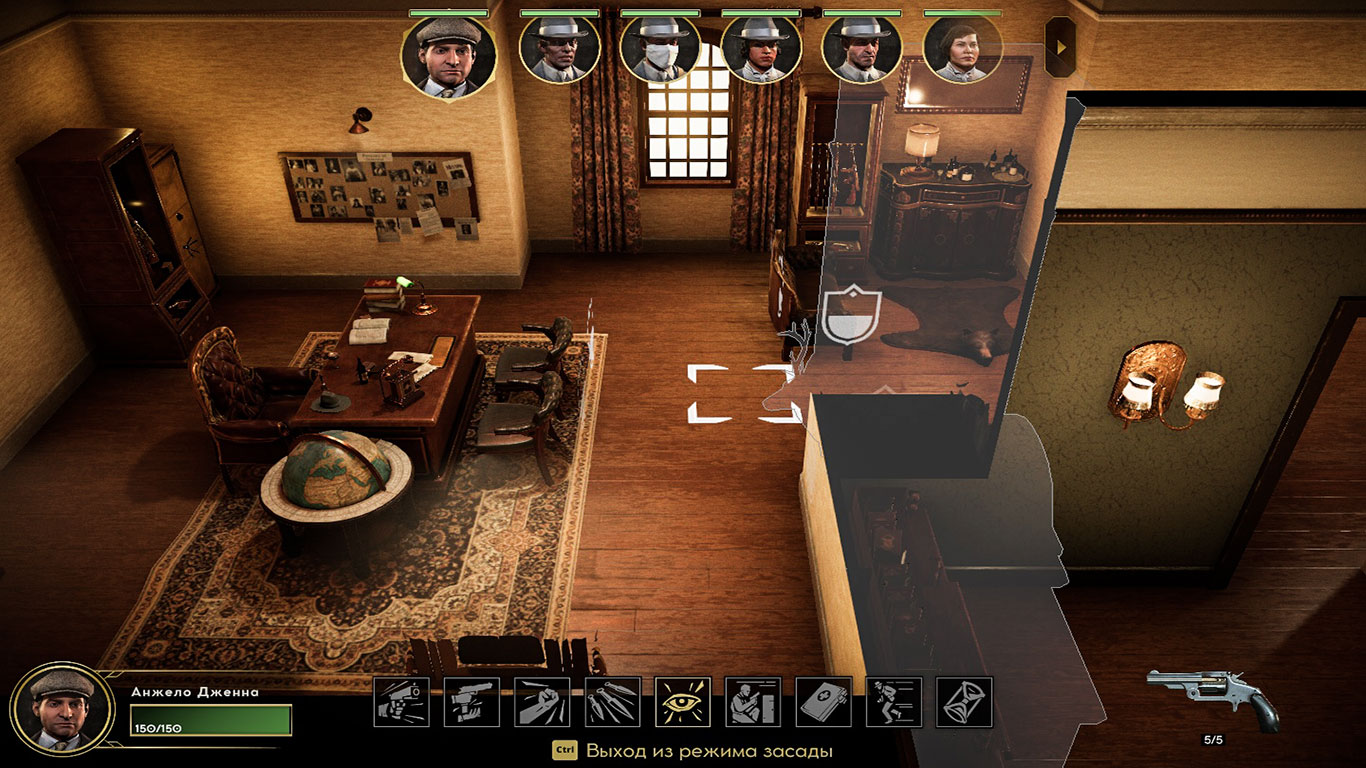This screenshot has height=768, width=1366.
Task: Use the pistol-whip hand ability
Action: tap(472, 702)
